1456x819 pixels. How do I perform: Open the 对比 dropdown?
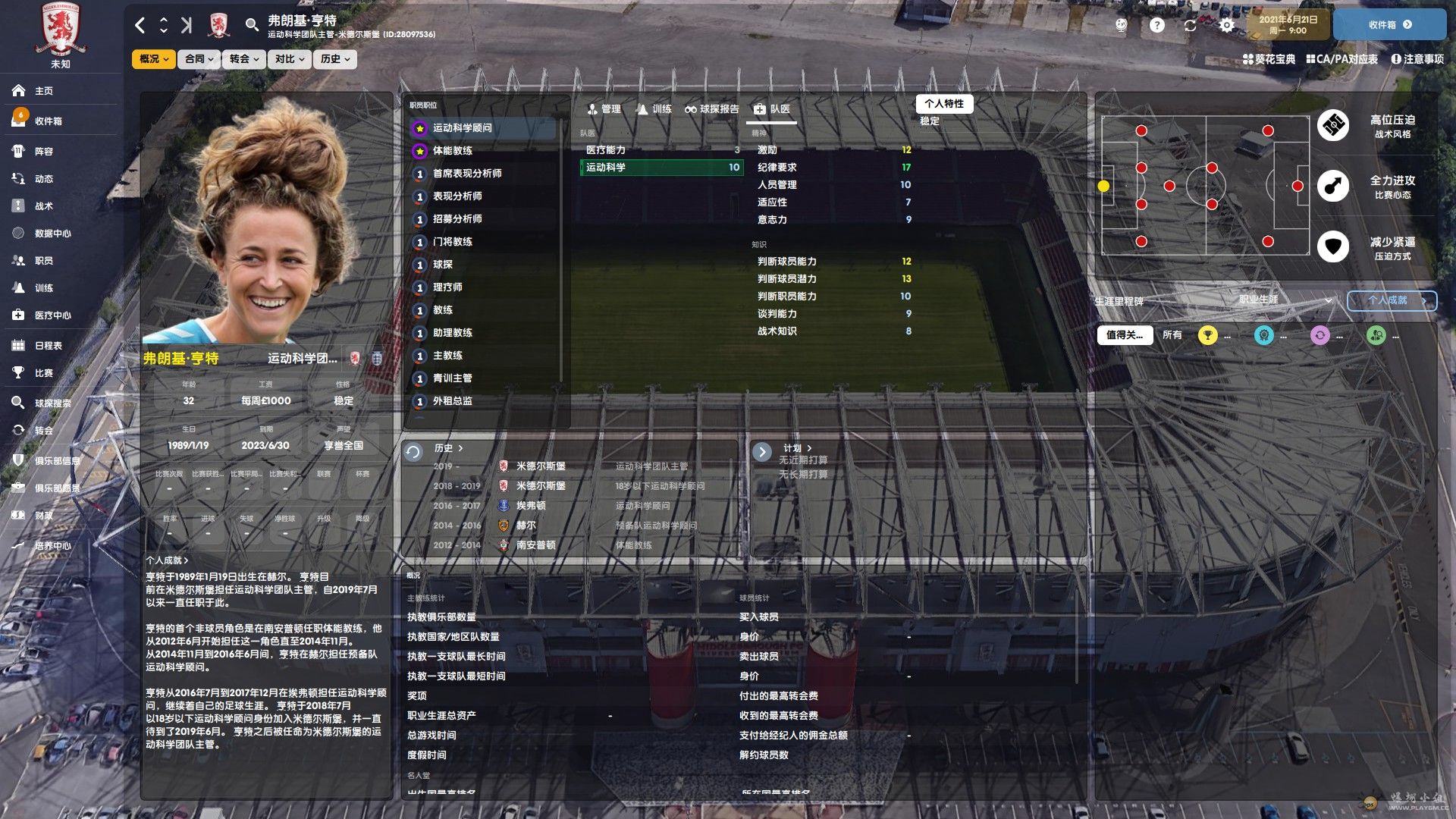pyautogui.click(x=289, y=59)
